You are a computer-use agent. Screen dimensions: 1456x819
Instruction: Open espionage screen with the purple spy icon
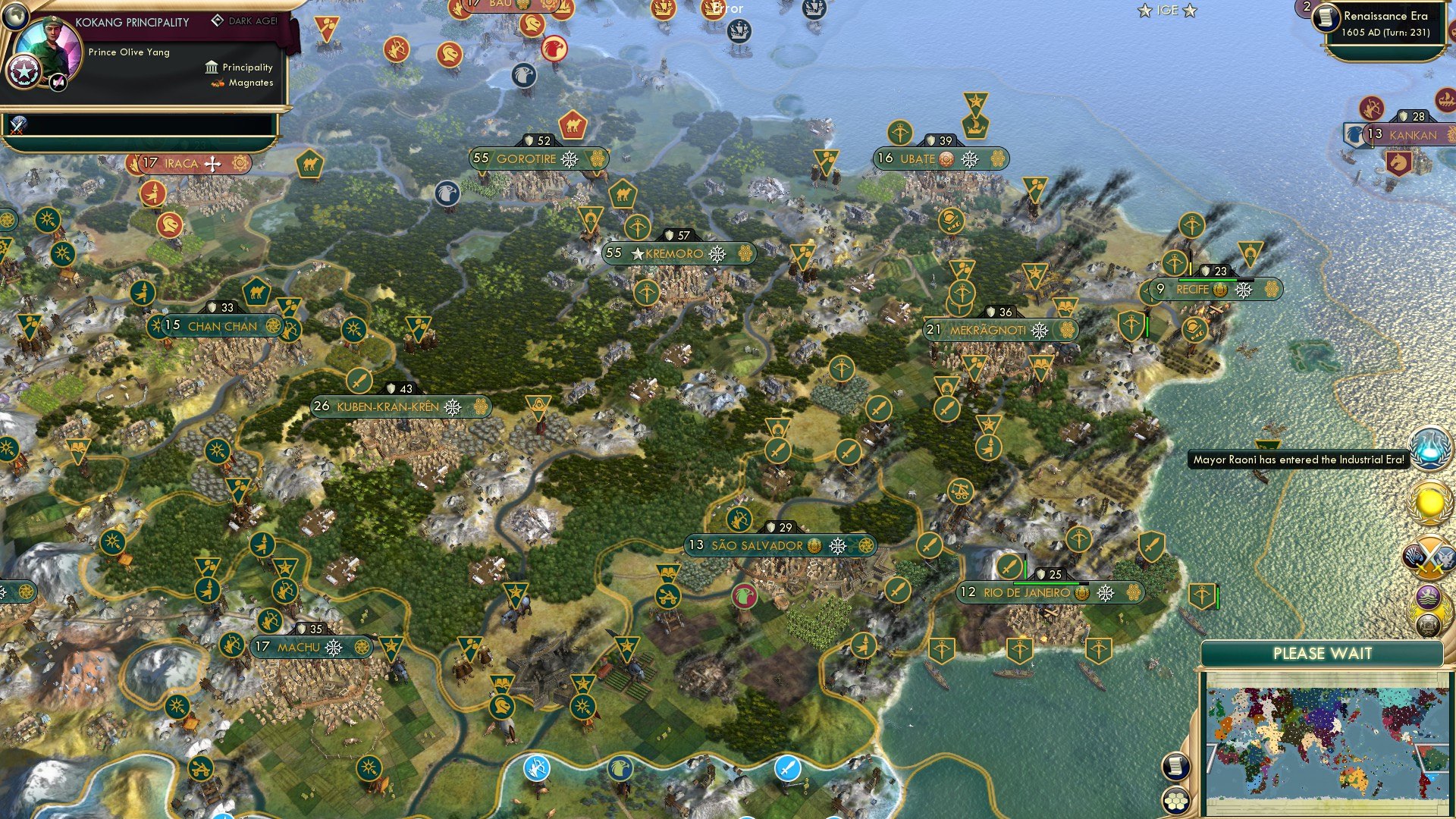click(1429, 598)
